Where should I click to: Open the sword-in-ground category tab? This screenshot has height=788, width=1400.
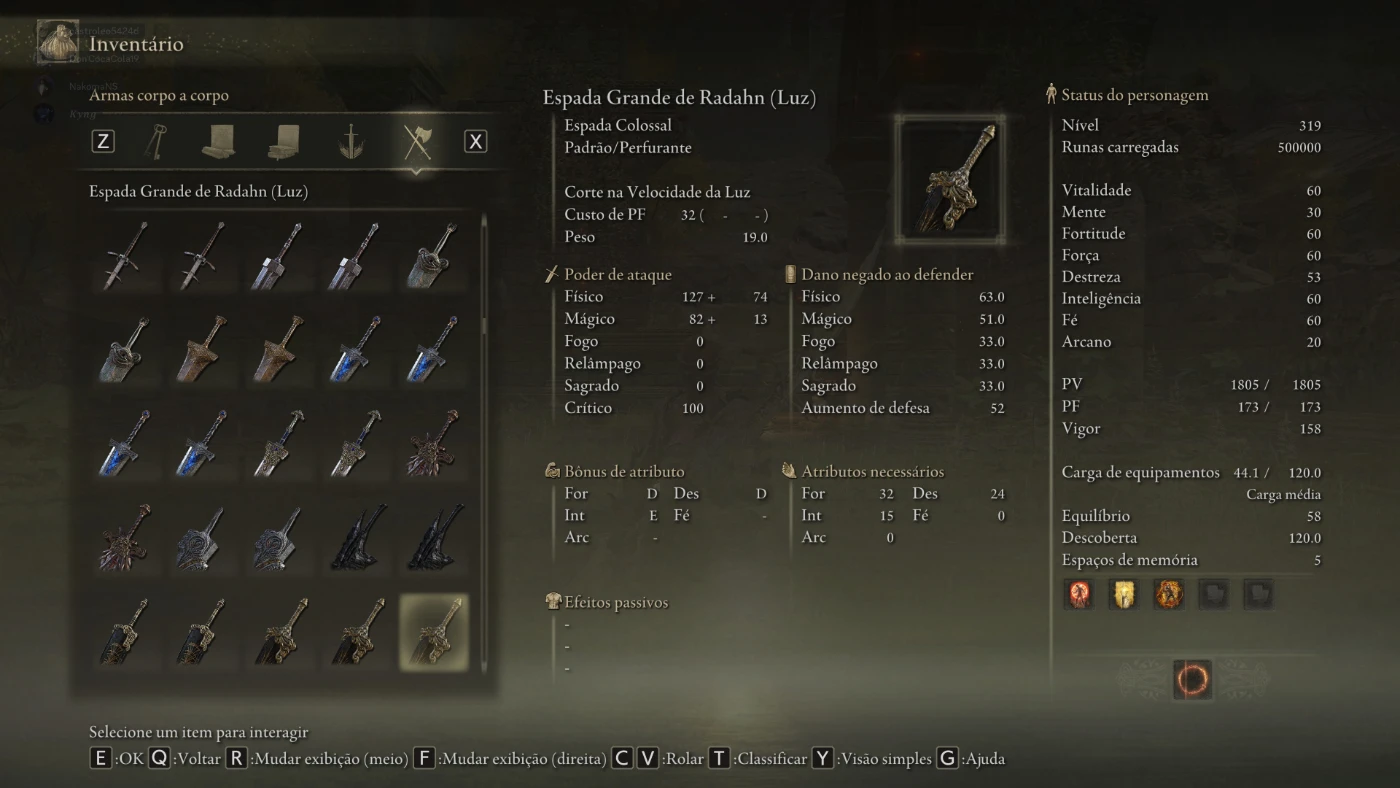click(350, 141)
